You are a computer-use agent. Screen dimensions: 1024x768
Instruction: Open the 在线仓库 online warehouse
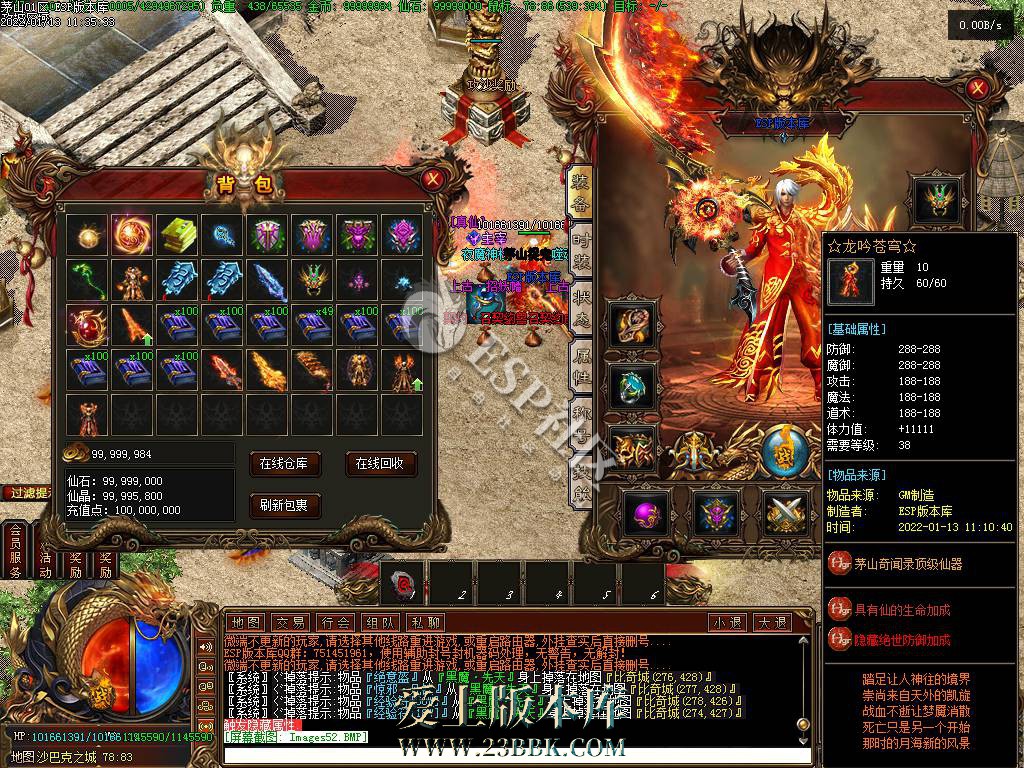pyautogui.click(x=290, y=463)
